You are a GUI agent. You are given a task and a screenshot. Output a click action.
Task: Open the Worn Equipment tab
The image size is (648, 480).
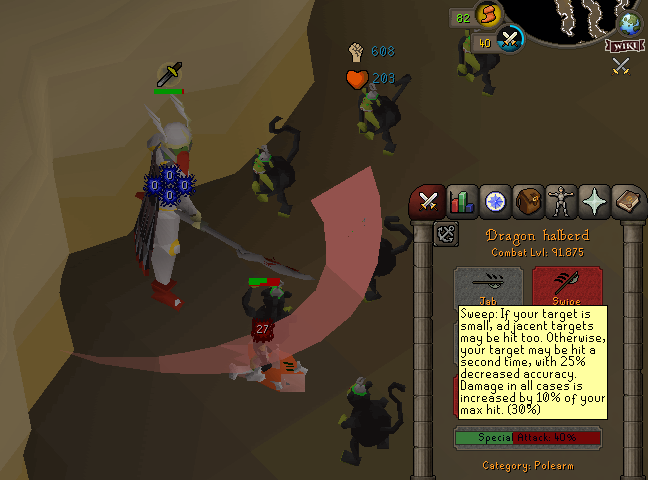click(x=562, y=202)
